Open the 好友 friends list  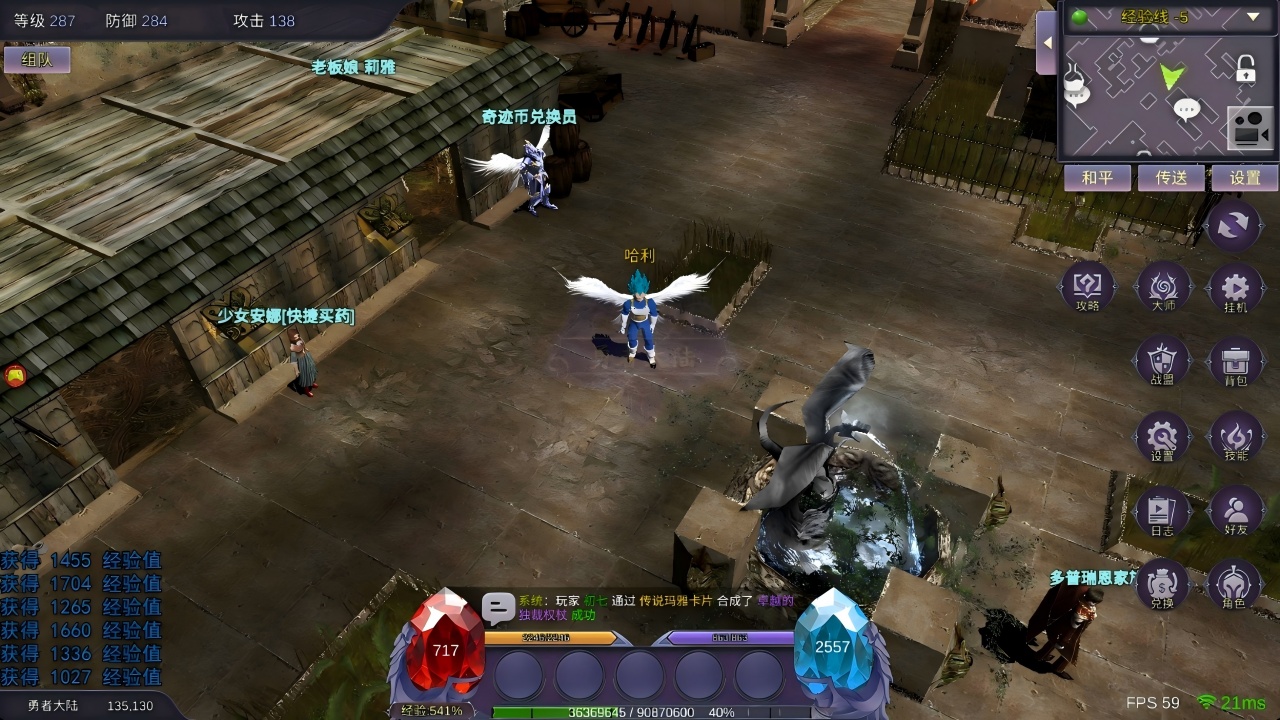1235,513
